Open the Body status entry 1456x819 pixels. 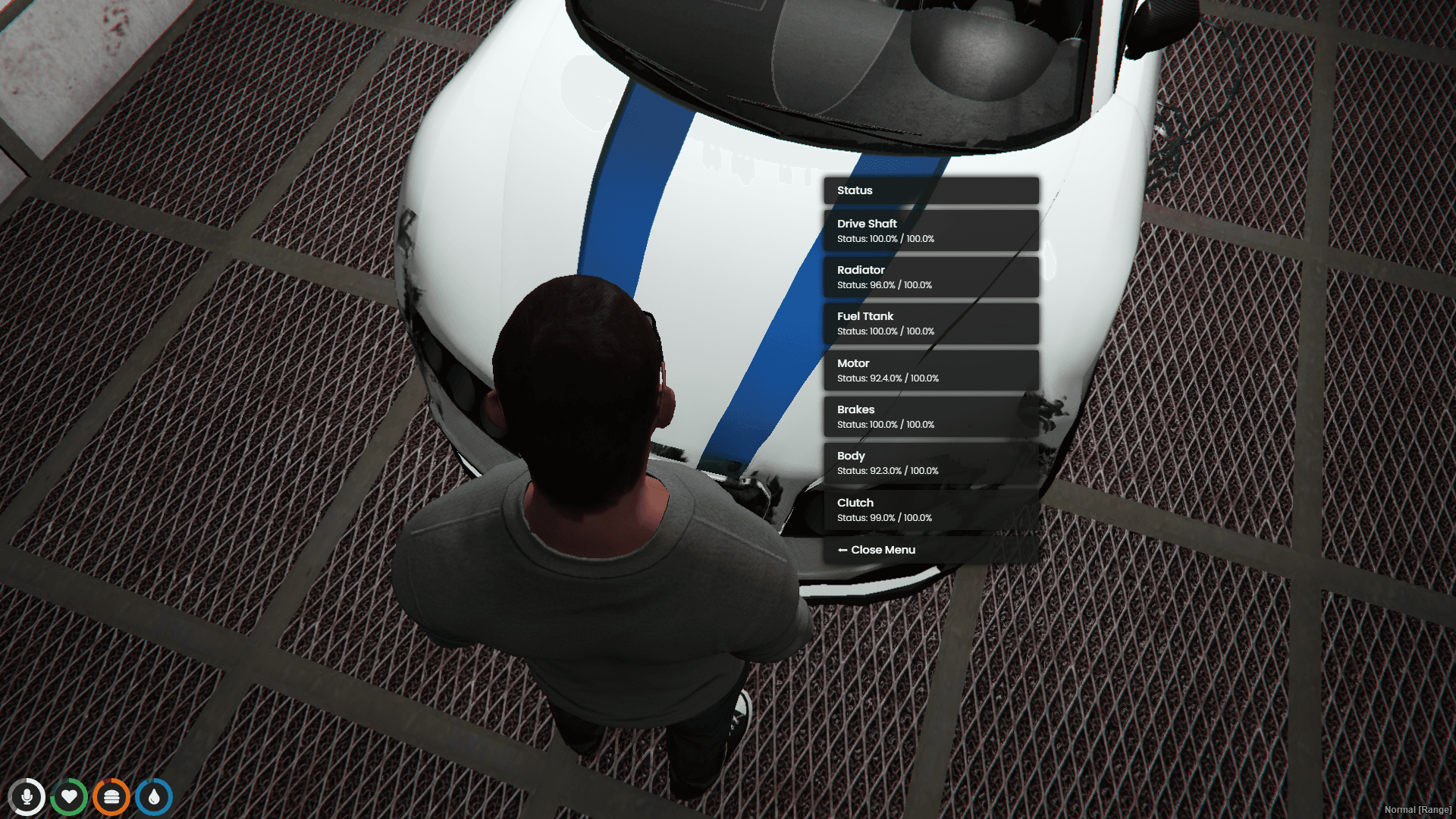coord(930,463)
